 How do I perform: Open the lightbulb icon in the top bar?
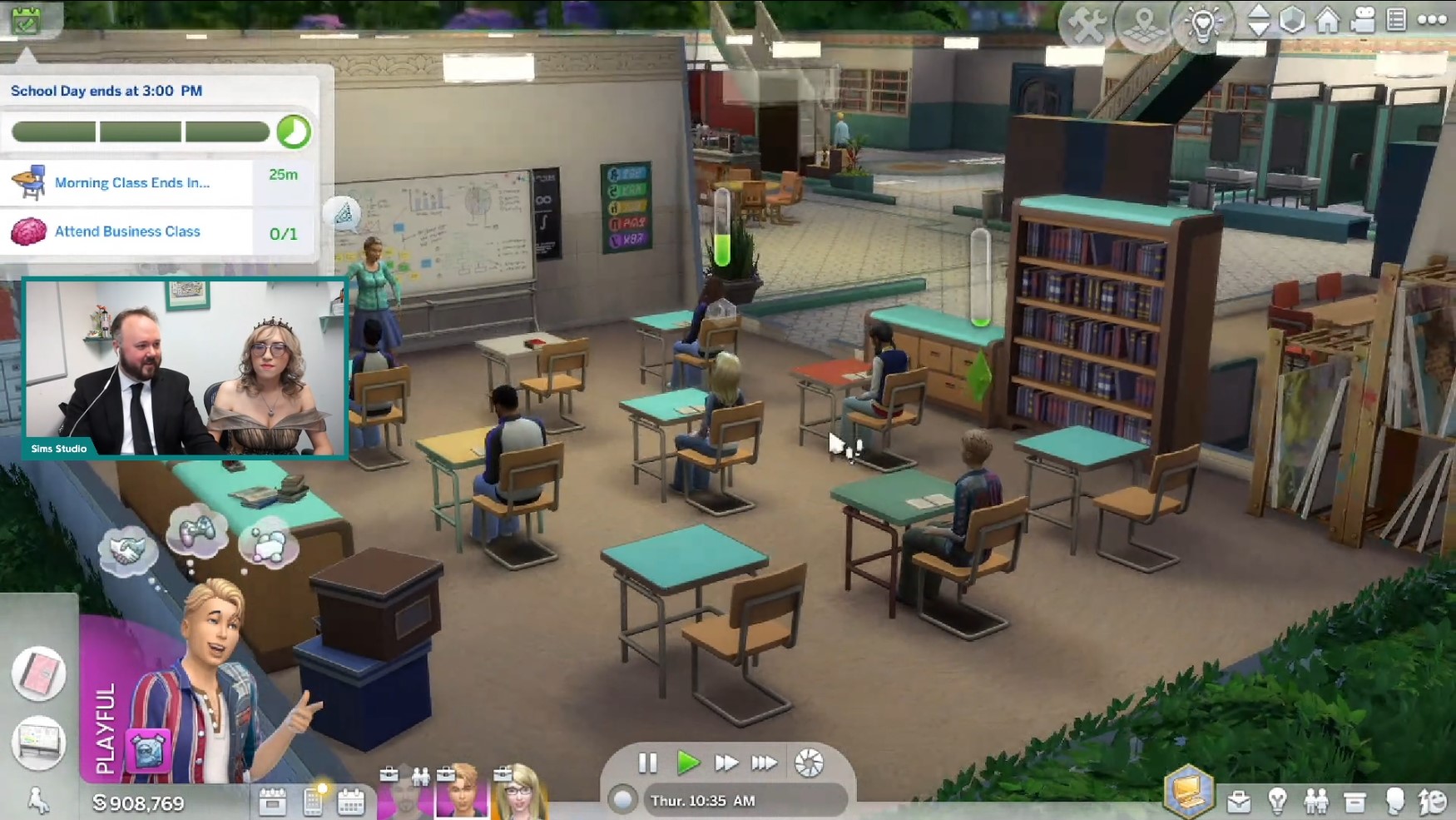point(1202,25)
